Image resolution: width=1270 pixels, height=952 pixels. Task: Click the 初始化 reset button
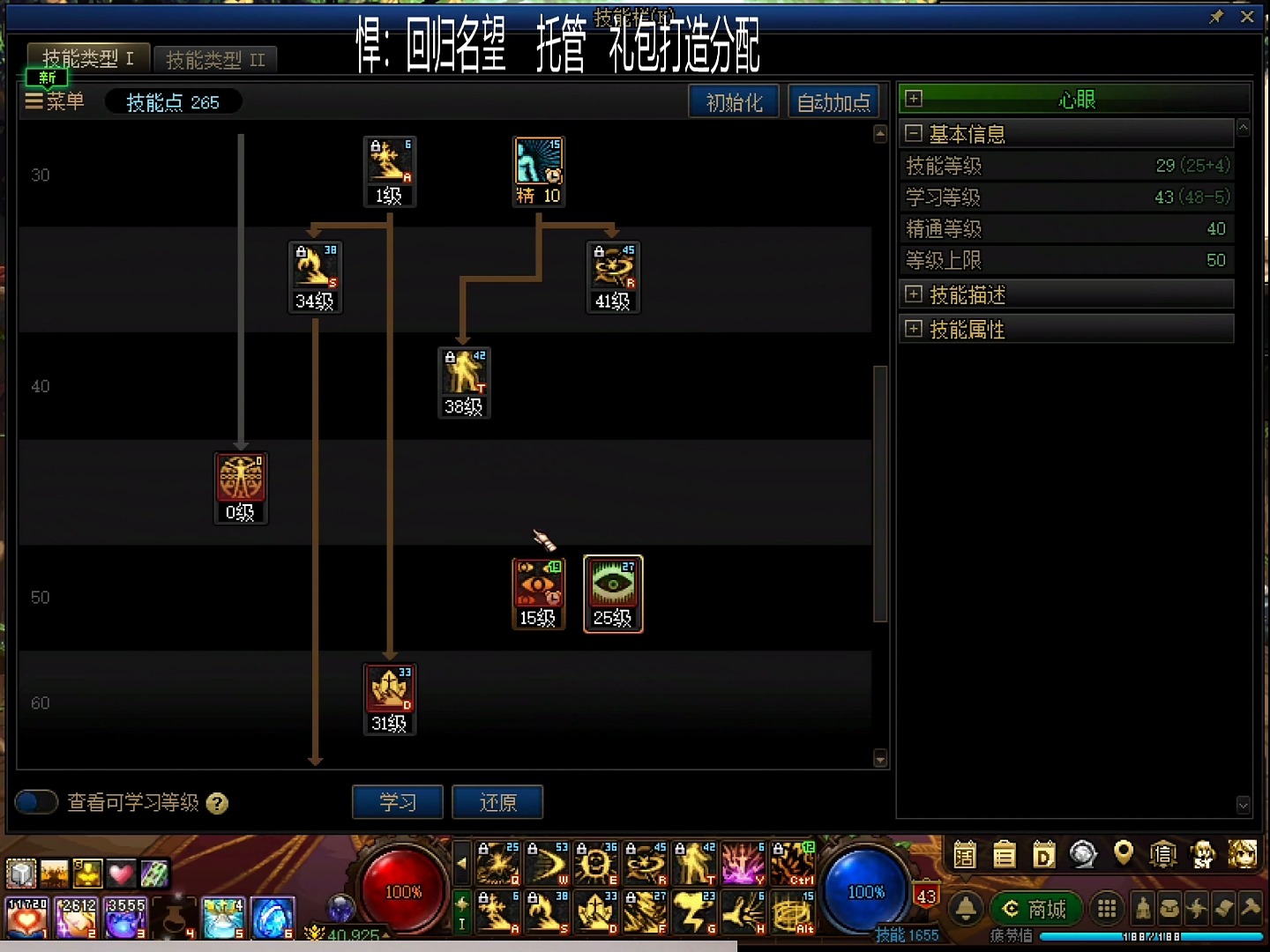coord(733,102)
